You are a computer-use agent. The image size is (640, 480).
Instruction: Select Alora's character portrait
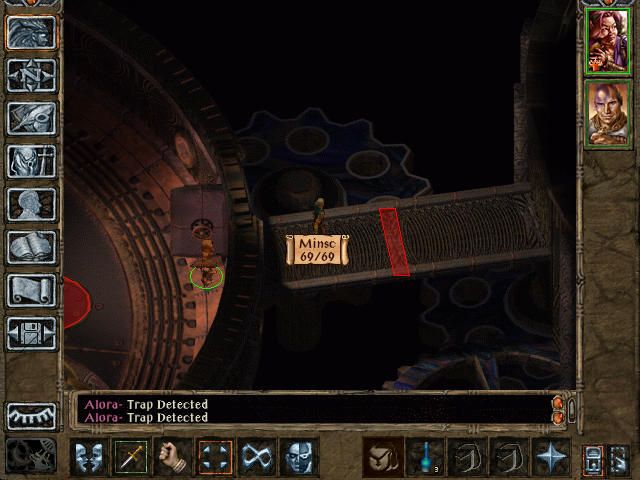pos(607,41)
